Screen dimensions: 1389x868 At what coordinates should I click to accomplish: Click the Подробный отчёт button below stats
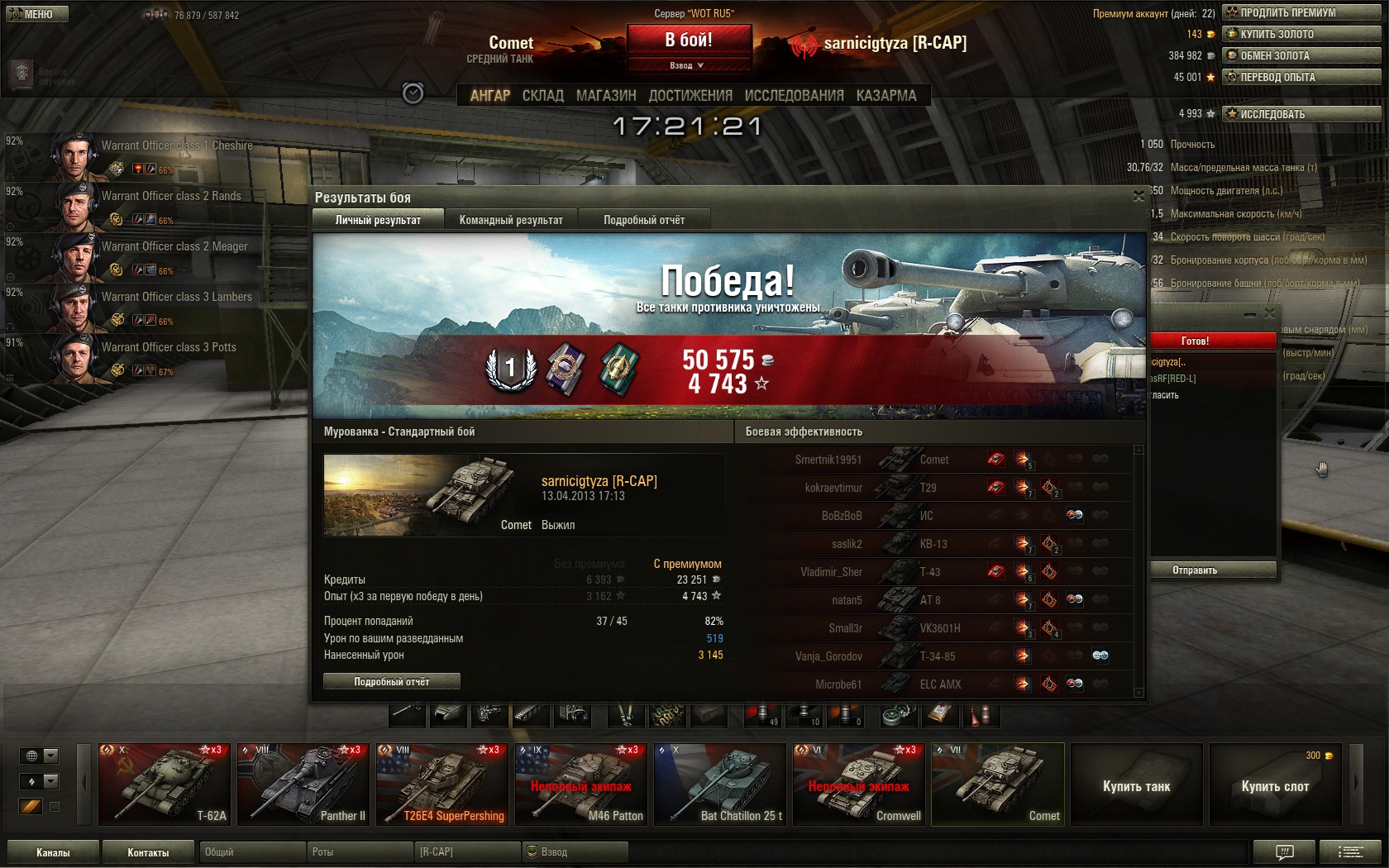coord(392,681)
